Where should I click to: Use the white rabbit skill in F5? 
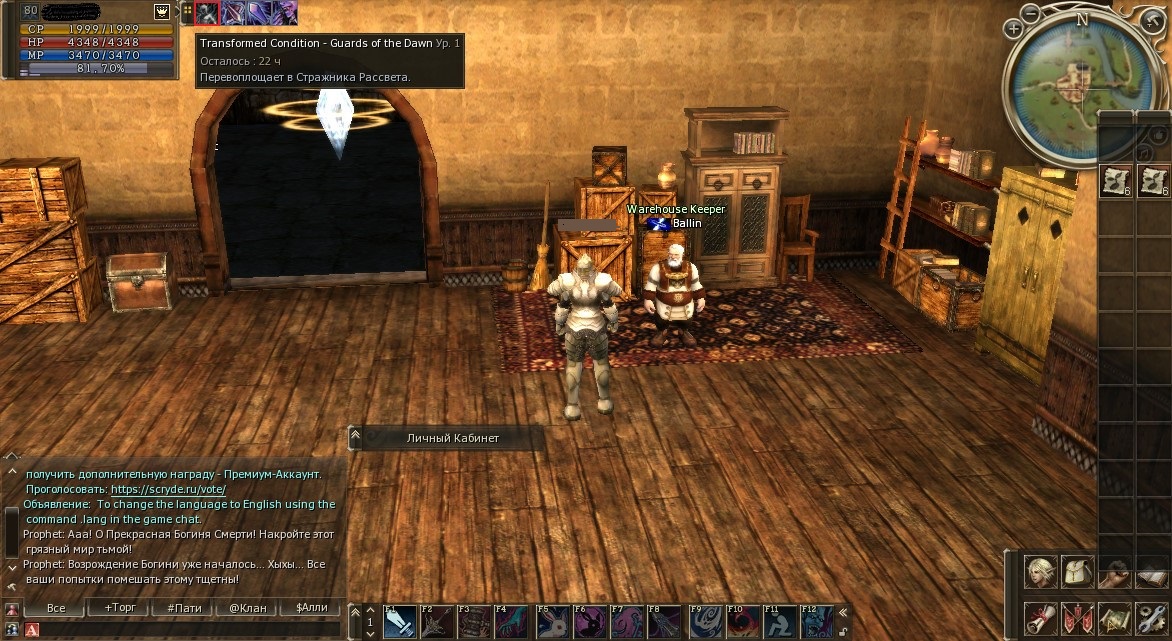552,622
